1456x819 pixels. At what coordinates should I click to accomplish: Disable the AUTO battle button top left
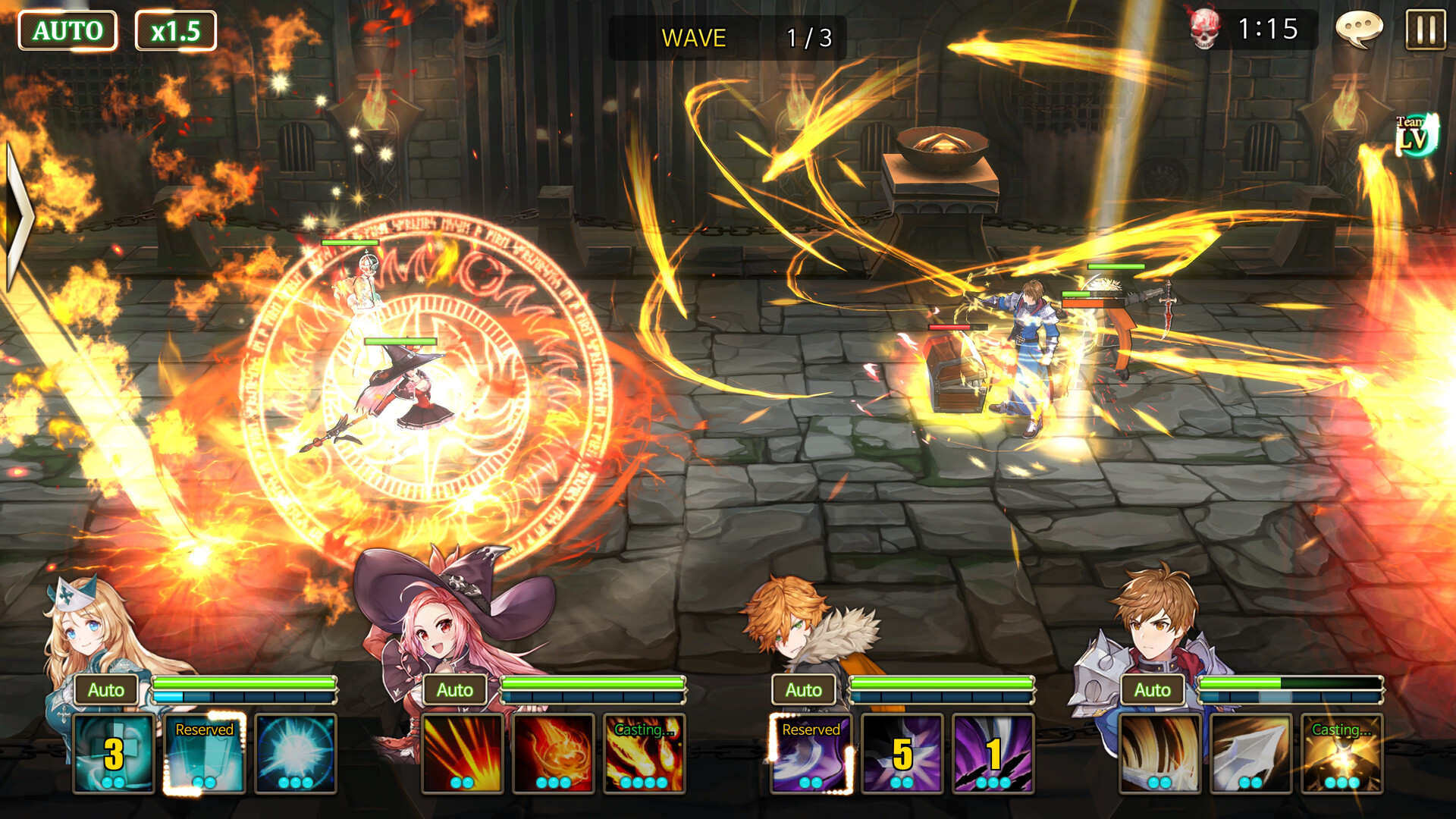68,30
